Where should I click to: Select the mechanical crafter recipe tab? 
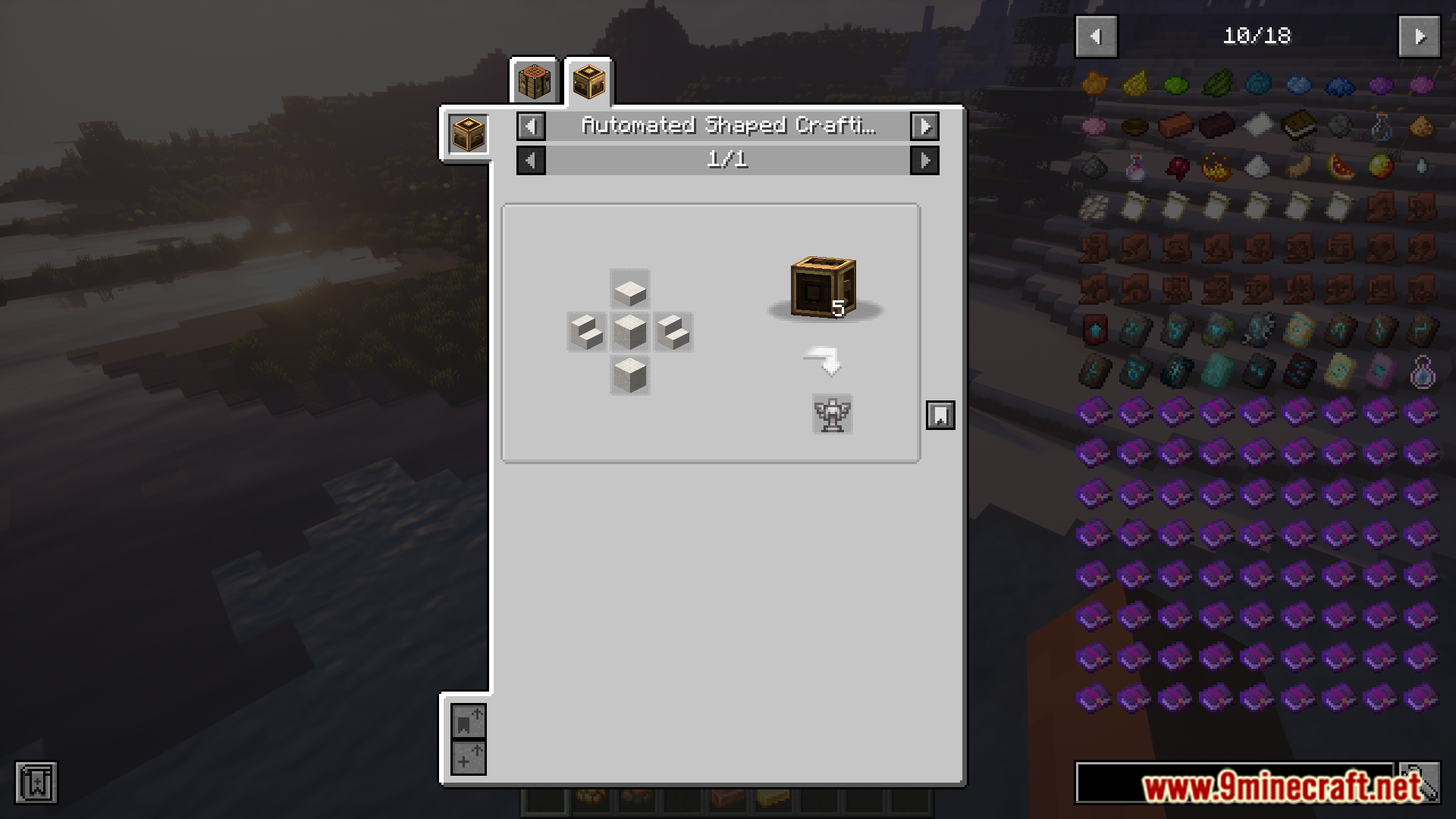589,81
